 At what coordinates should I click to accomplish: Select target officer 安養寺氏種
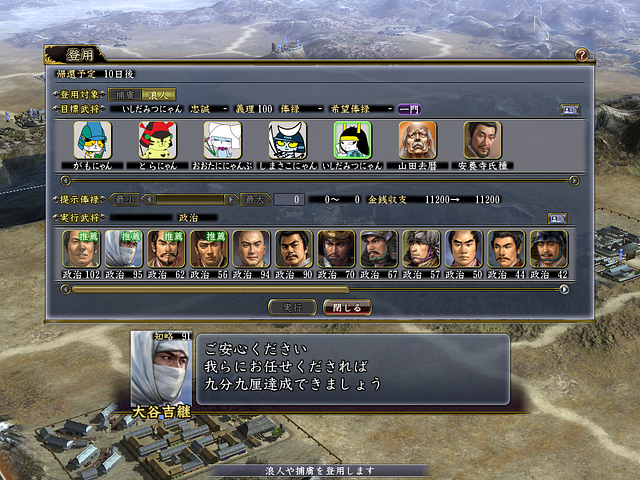483,141
